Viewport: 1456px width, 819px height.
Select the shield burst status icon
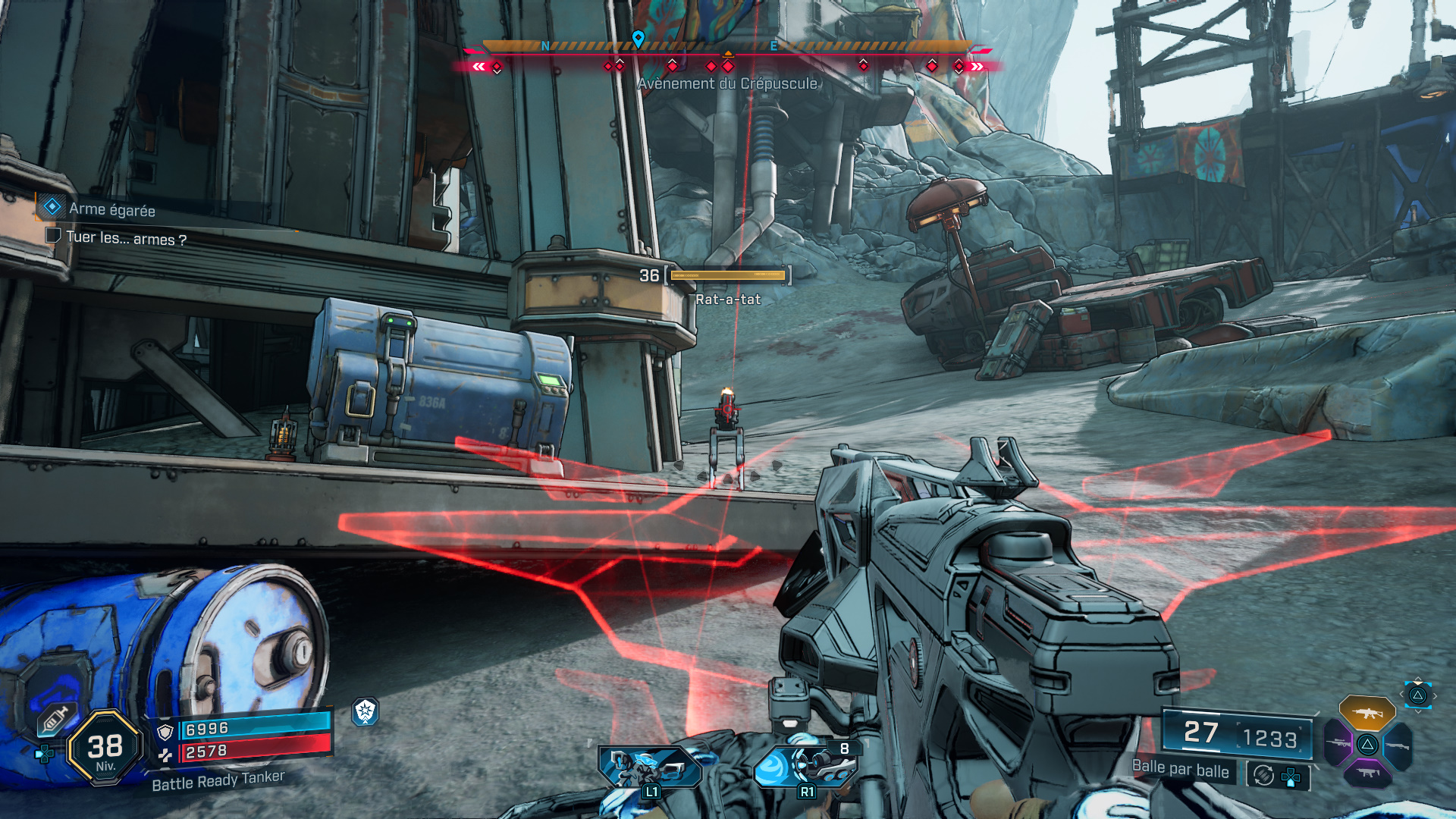point(366,711)
